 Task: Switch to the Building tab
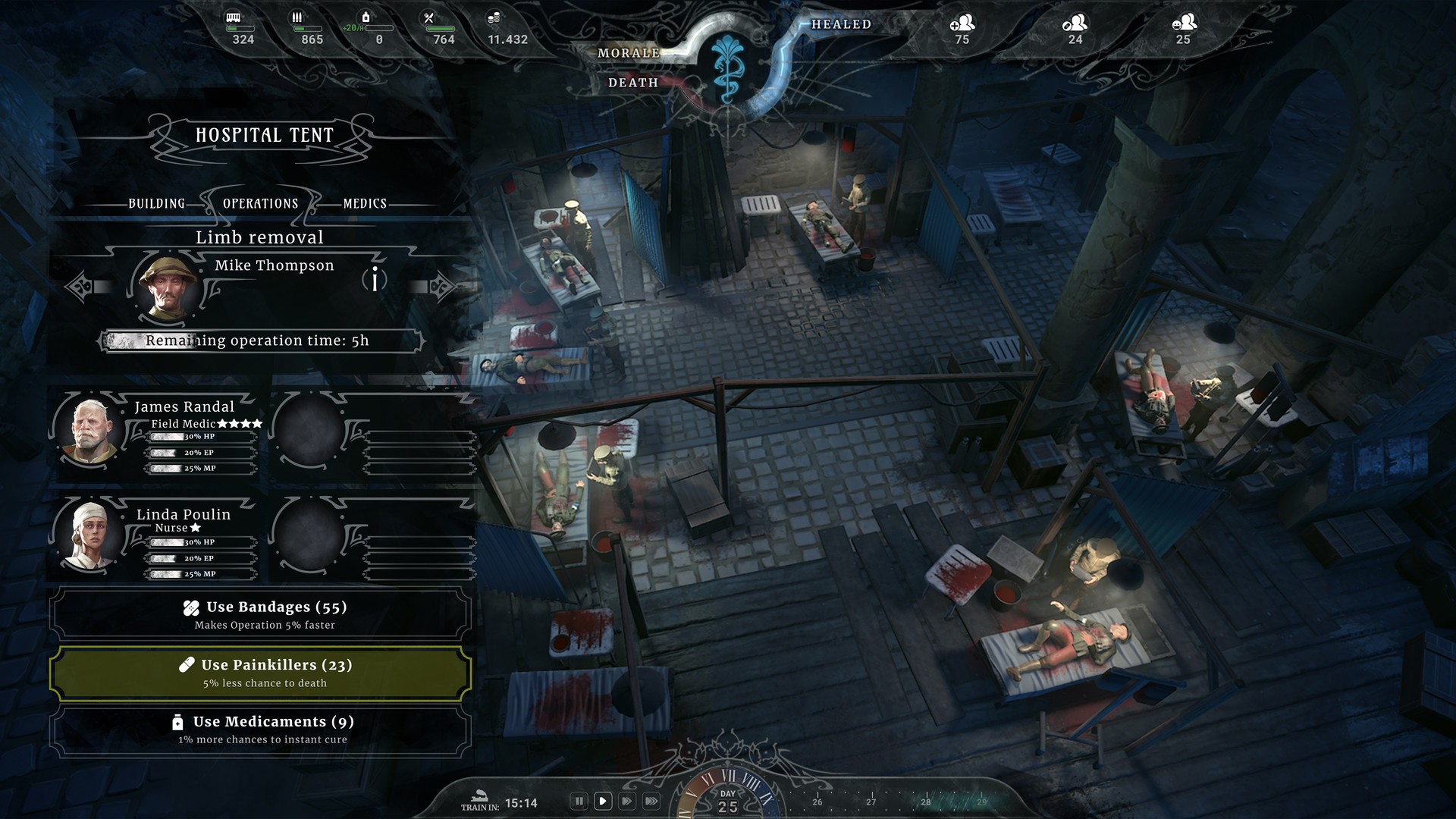156,203
